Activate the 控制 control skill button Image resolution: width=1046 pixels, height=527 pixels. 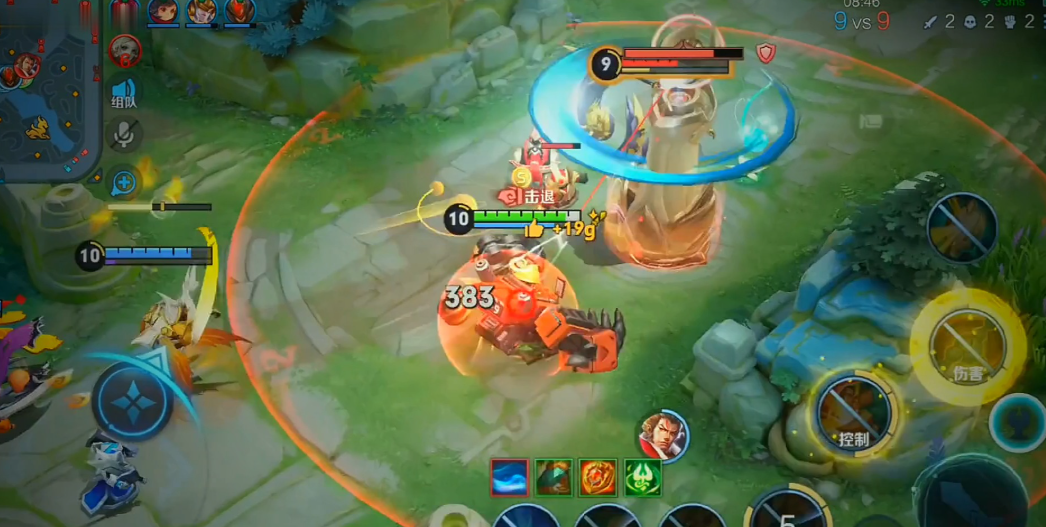[x=853, y=414]
